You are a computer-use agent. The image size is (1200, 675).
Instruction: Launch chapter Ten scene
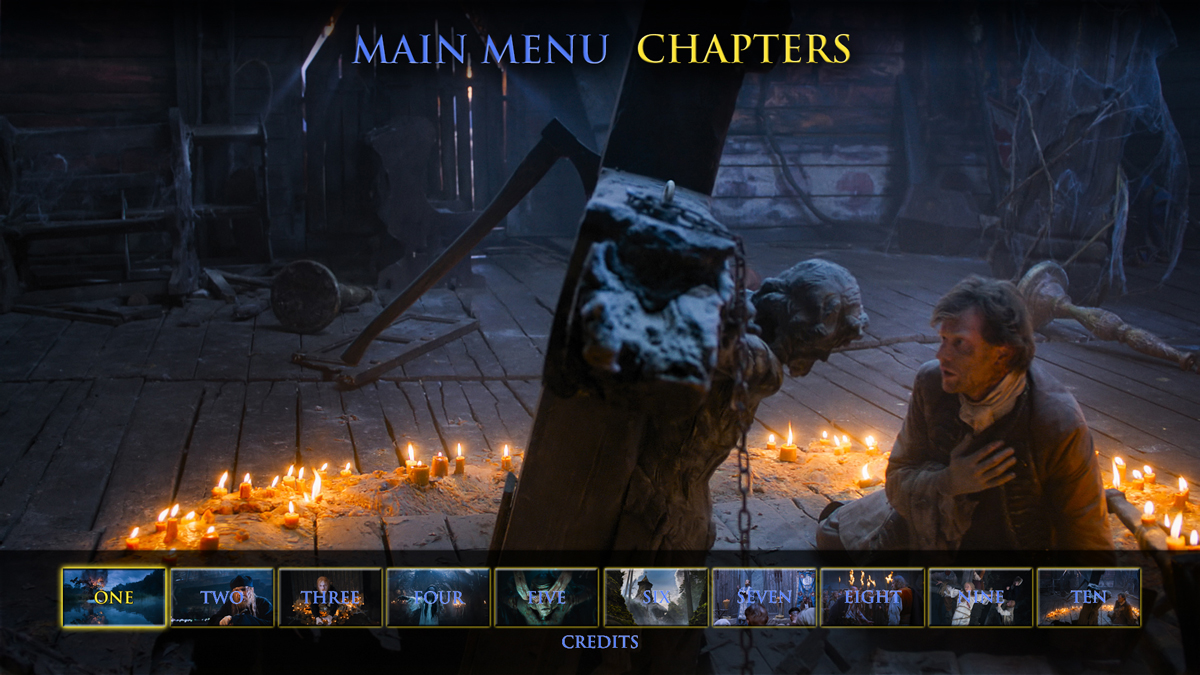pyautogui.click(x=1088, y=597)
